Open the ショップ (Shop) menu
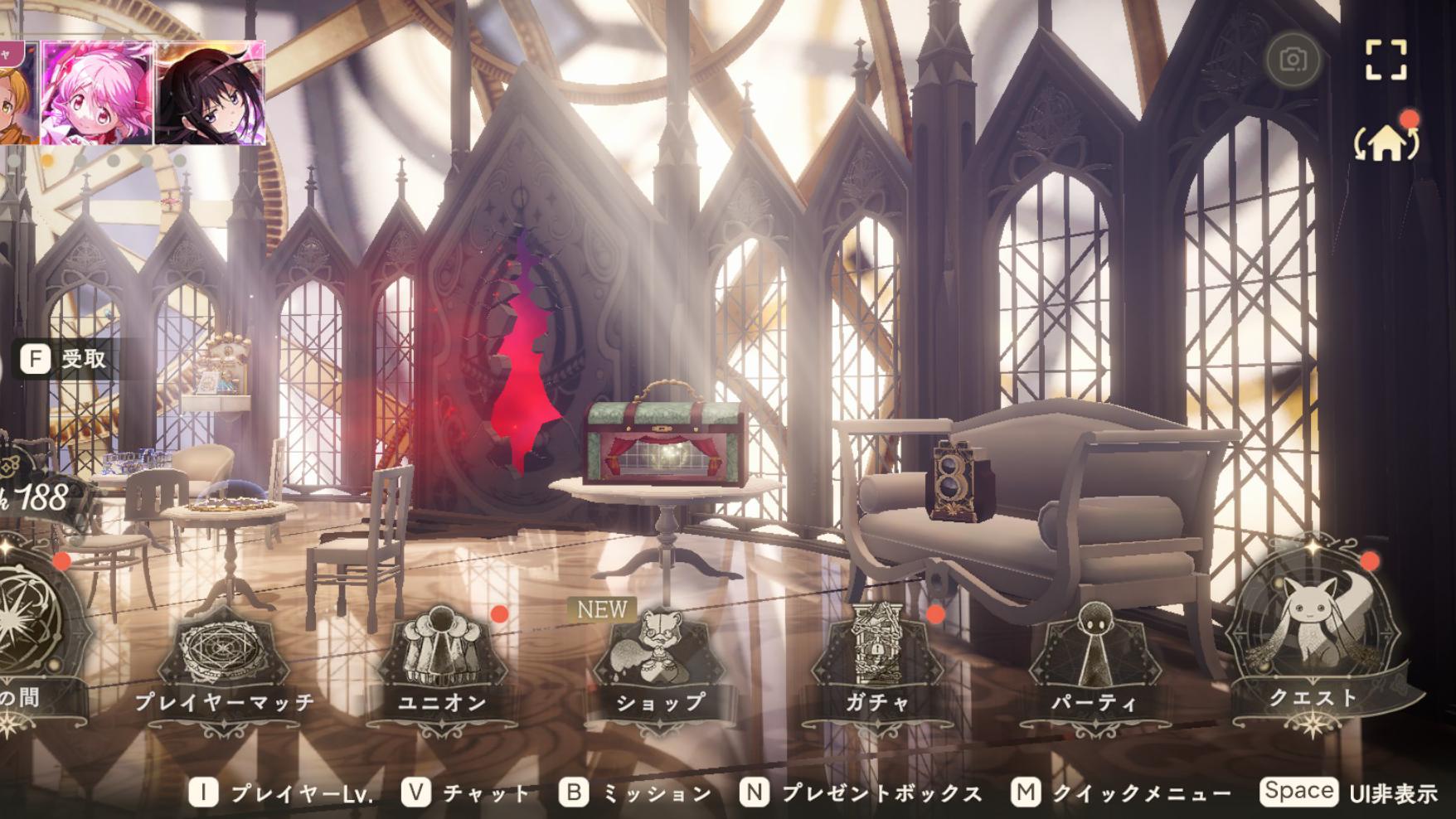 [660, 663]
